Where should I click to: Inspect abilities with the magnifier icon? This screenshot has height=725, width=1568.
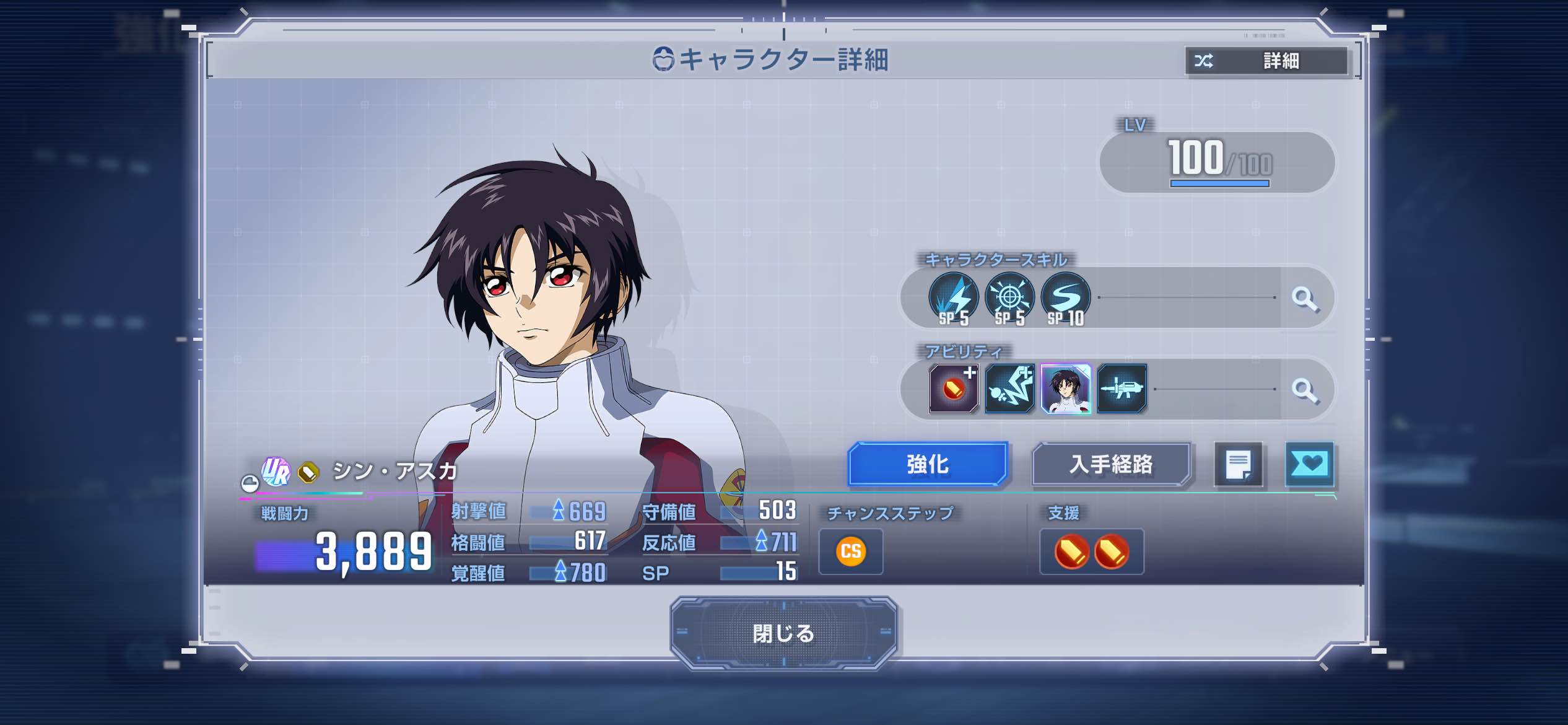click(x=1305, y=390)
